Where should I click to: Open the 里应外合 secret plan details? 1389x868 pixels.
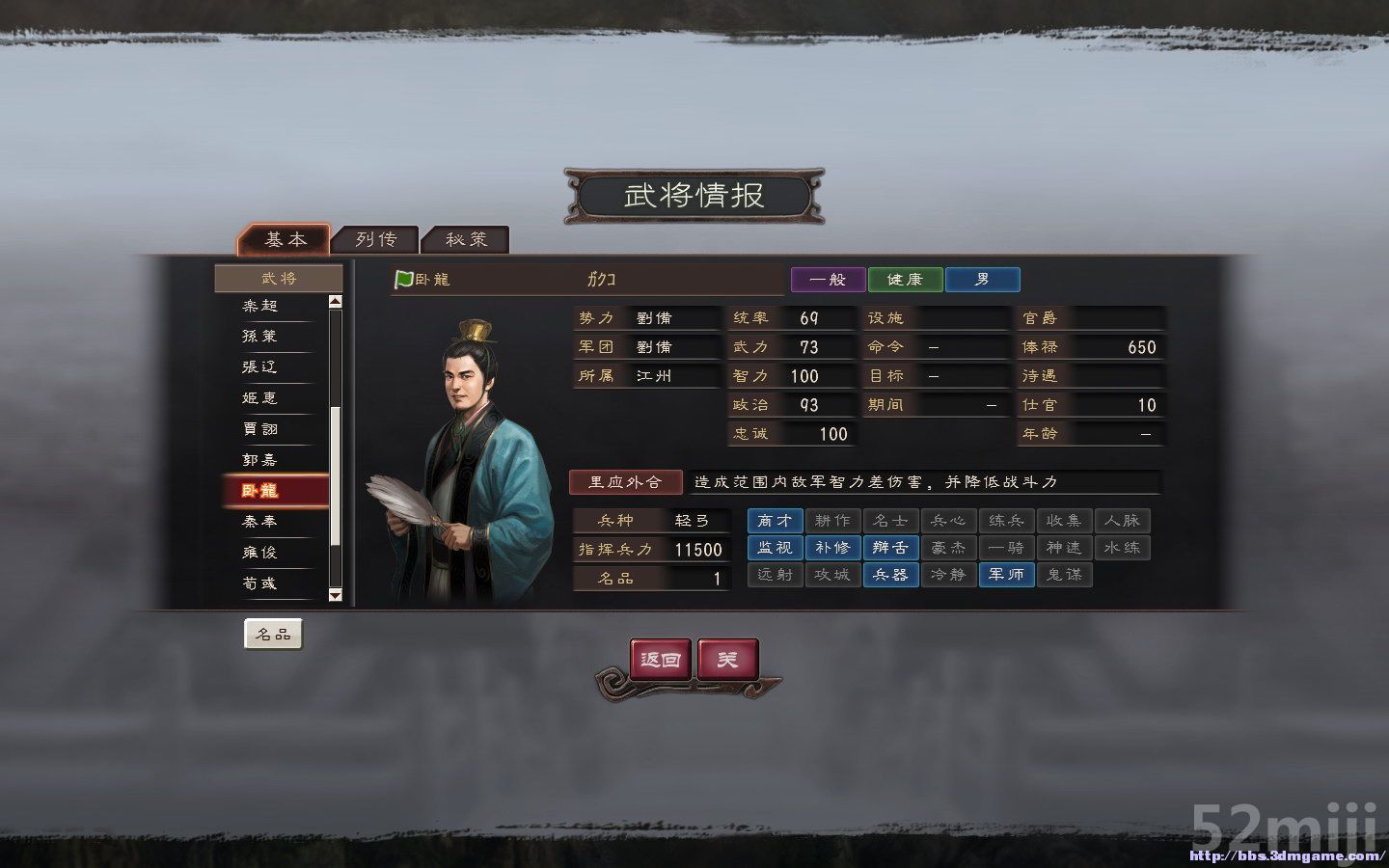point(625,481)
